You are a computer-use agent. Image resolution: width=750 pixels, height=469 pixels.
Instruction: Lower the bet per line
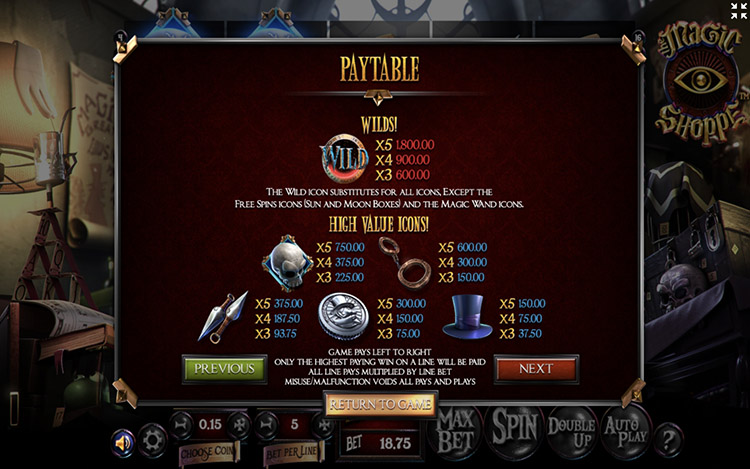[x=268, y=424]
